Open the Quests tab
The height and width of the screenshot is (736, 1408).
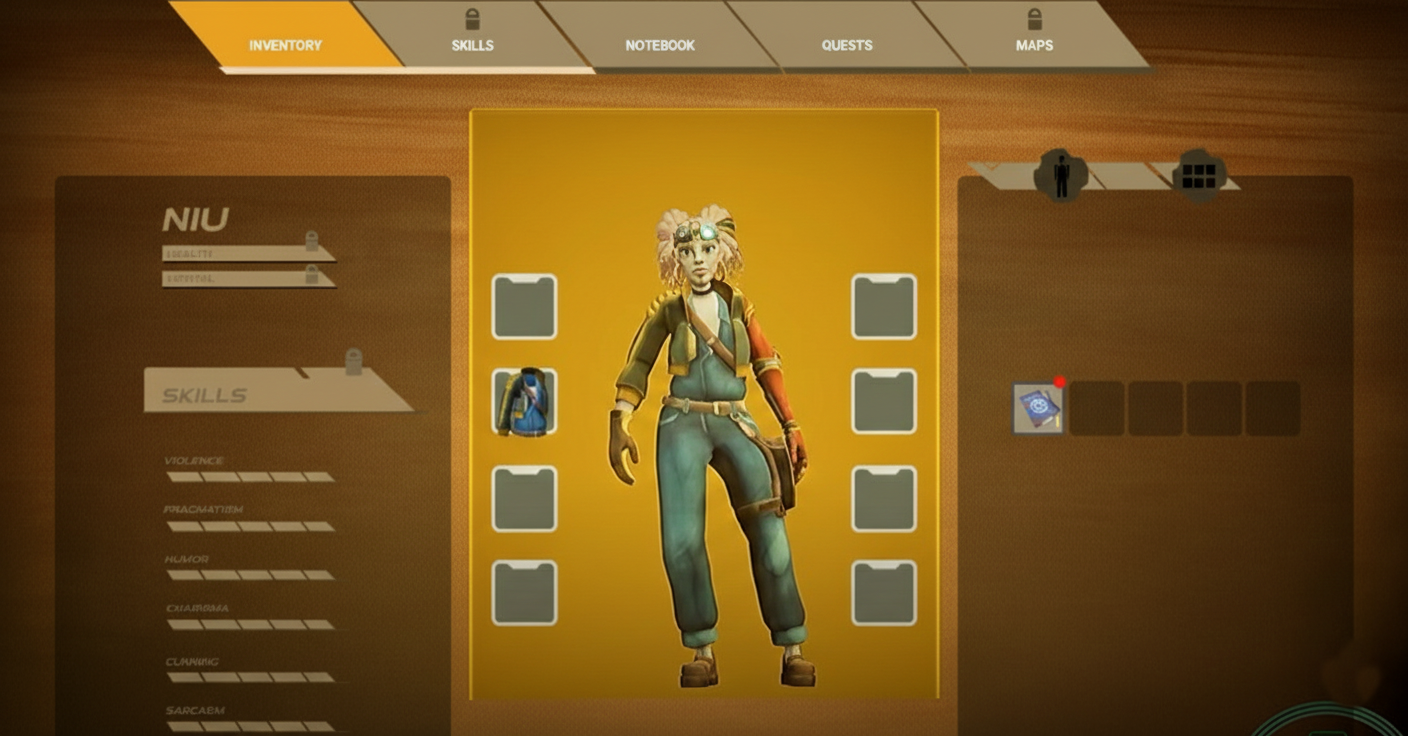[846, 45]
